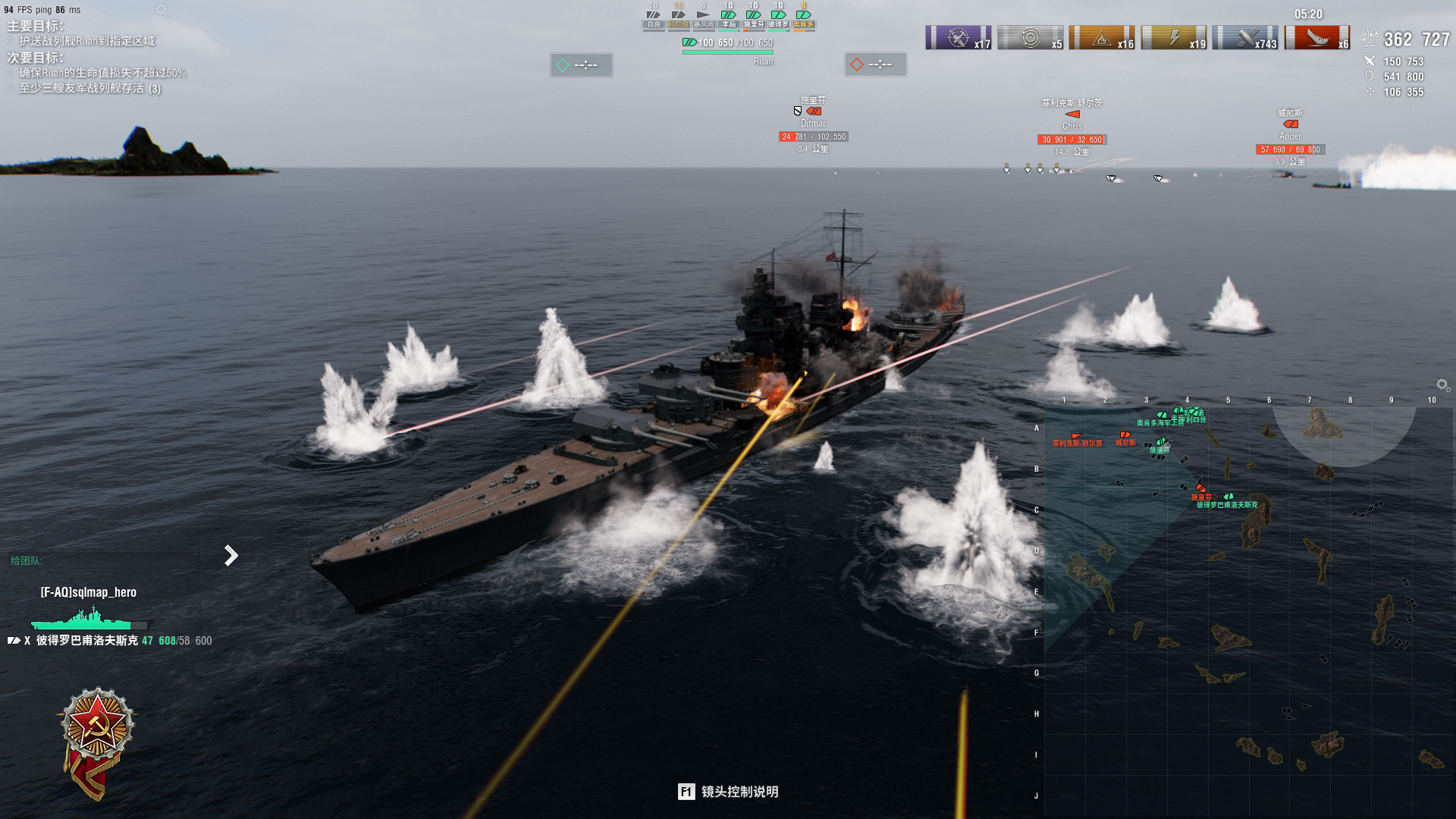Viewport: 1456px width, 819px height.
Task: Select the grey target ribbon x5
Action: 1030,38
